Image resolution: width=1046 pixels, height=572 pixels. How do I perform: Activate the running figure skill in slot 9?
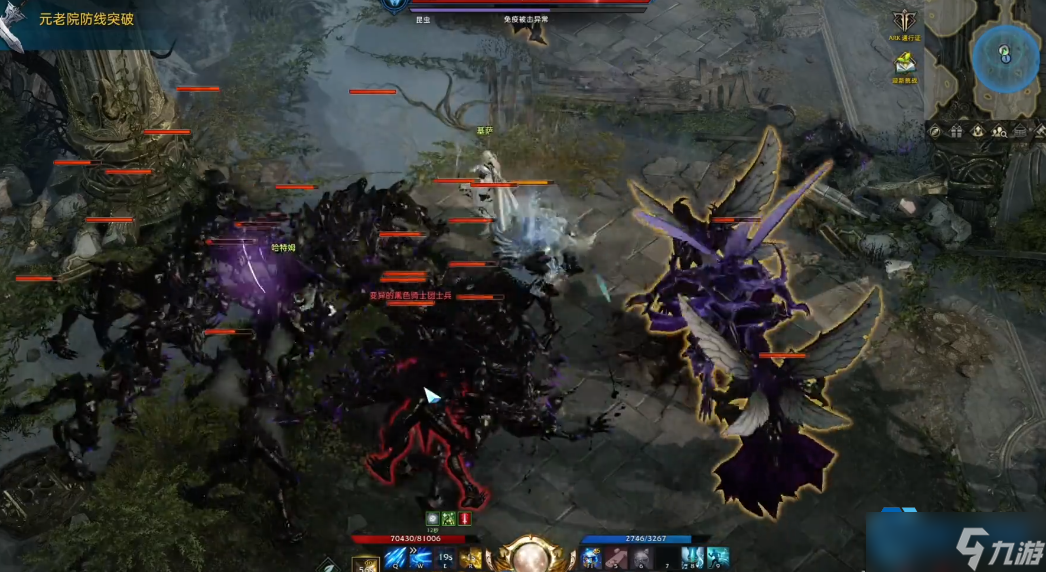[x=717, y=558]
